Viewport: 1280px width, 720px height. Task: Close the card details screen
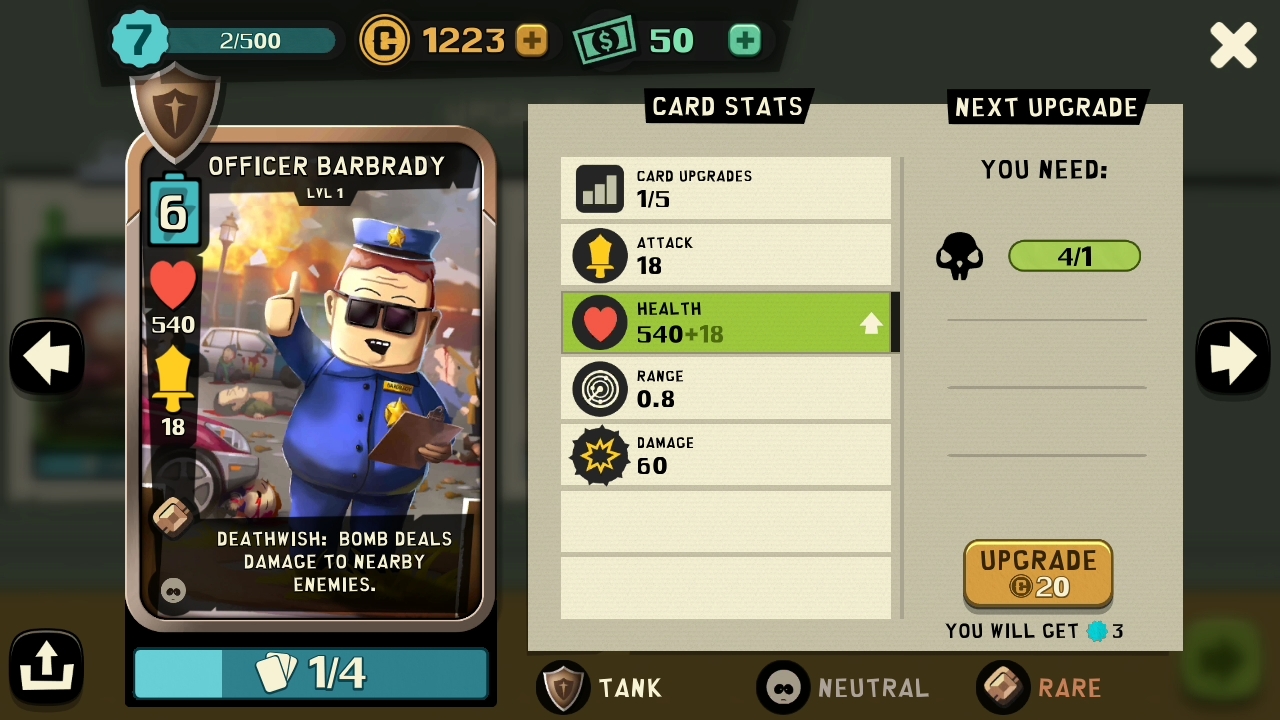pyautogui.click(x=1232, y=46)
